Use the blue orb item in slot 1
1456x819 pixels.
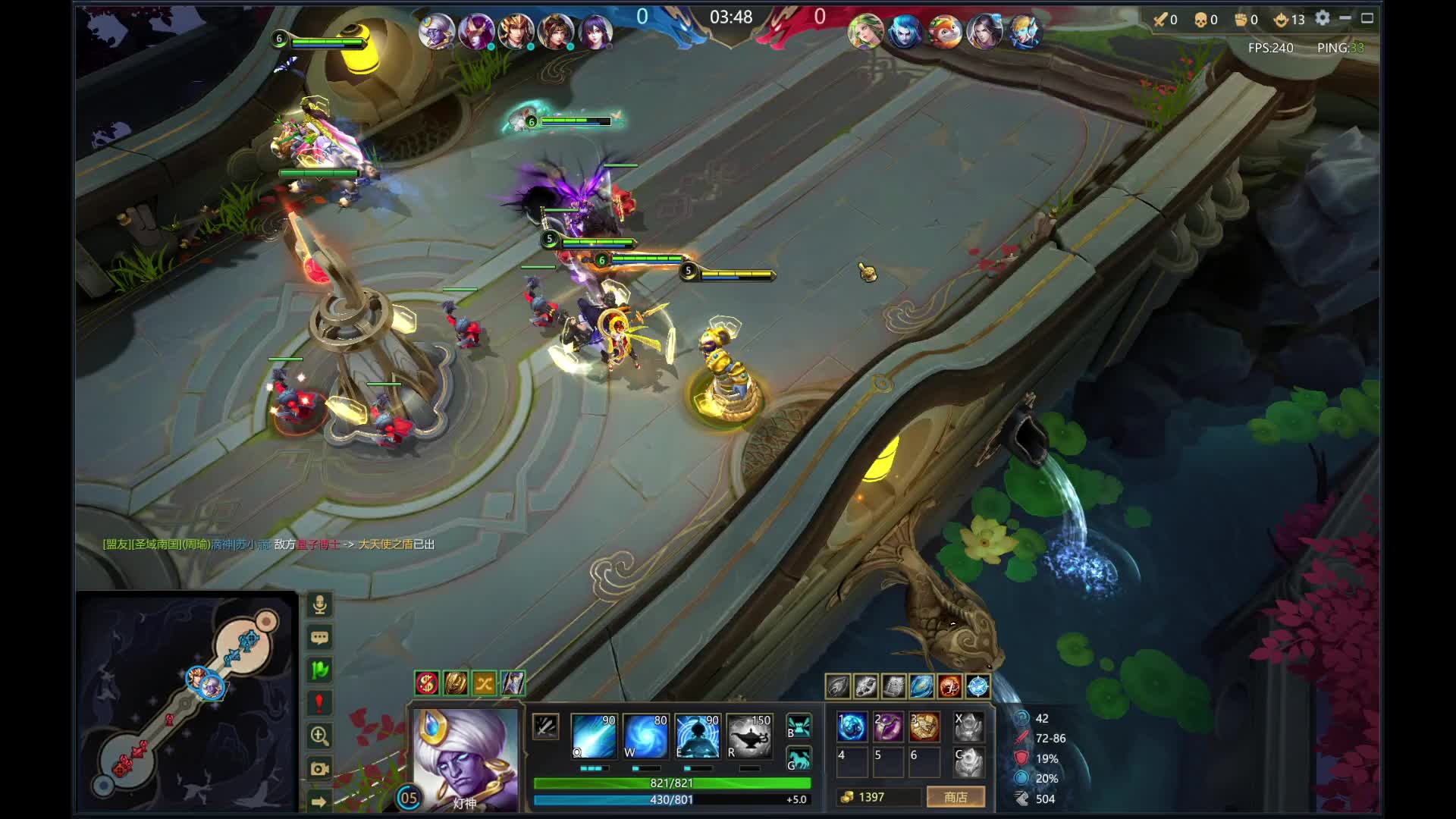[x=852, y=726]
